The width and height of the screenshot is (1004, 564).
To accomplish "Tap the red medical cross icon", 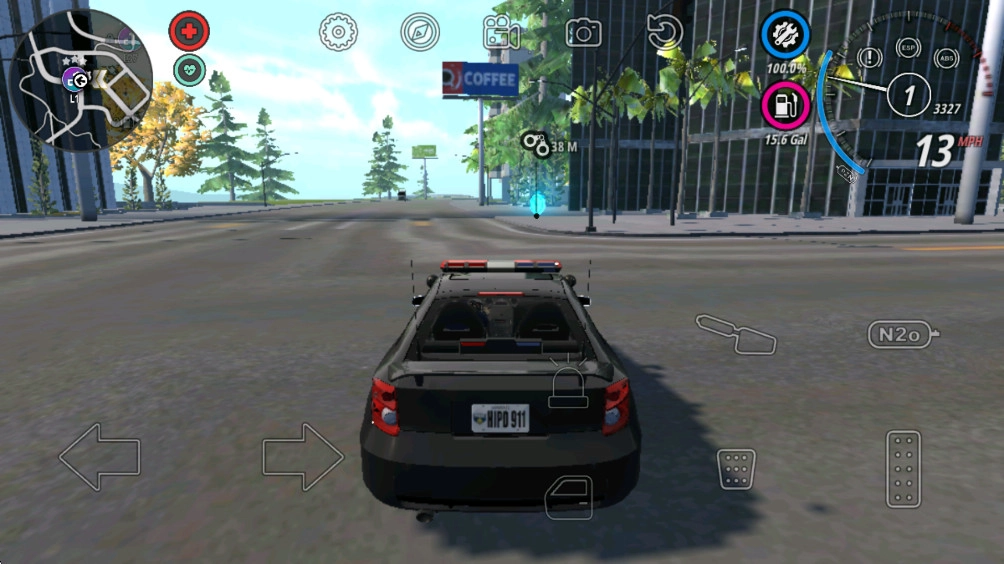I will coord(189,32).
